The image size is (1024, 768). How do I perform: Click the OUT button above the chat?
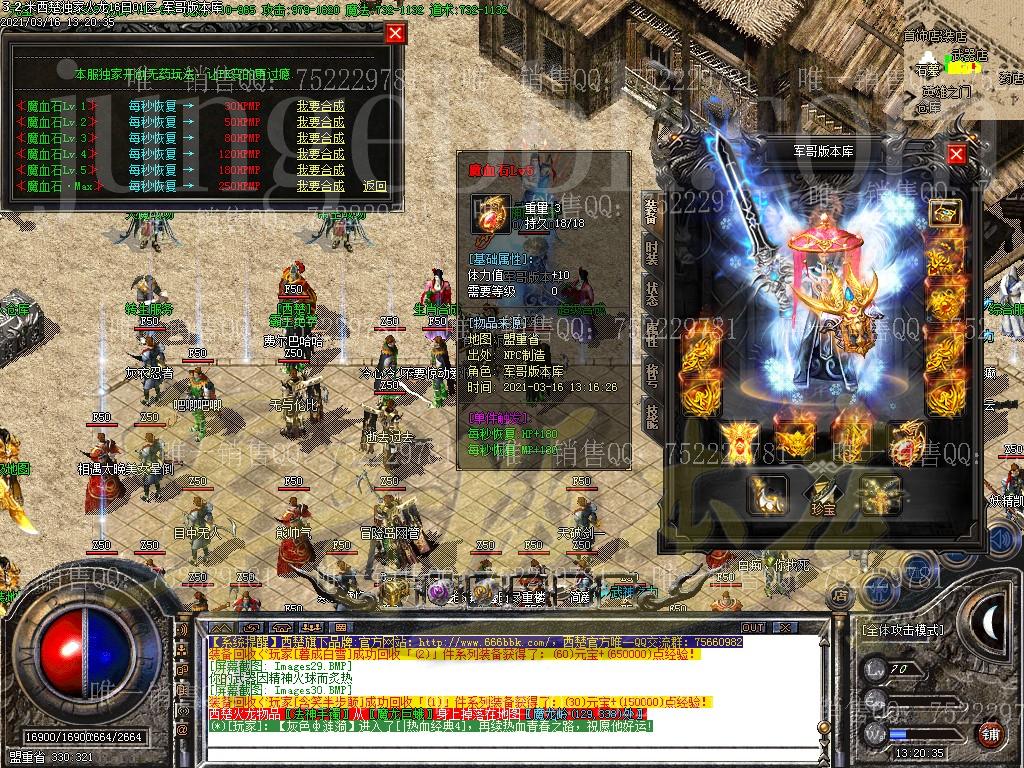(x=752, y=627)
